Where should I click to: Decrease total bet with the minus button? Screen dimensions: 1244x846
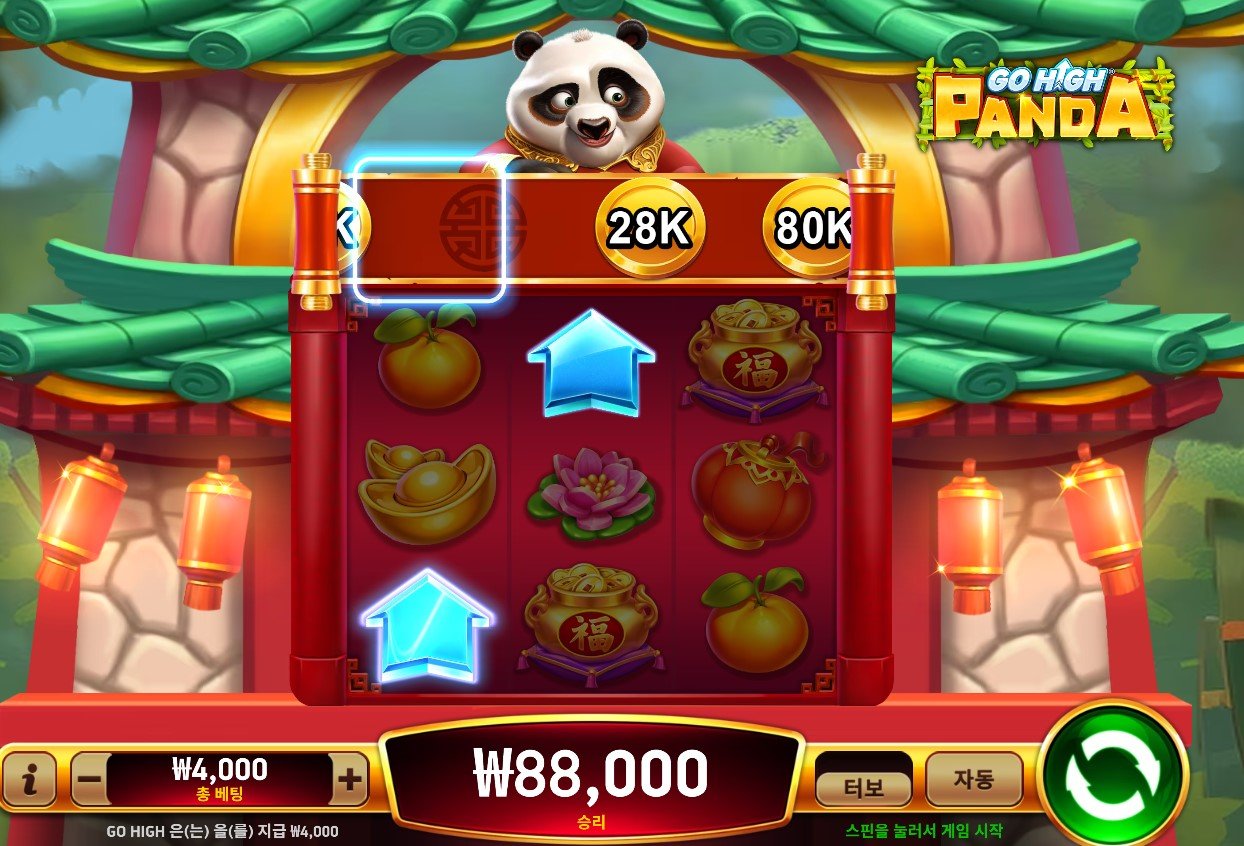(x=89, y=780)
